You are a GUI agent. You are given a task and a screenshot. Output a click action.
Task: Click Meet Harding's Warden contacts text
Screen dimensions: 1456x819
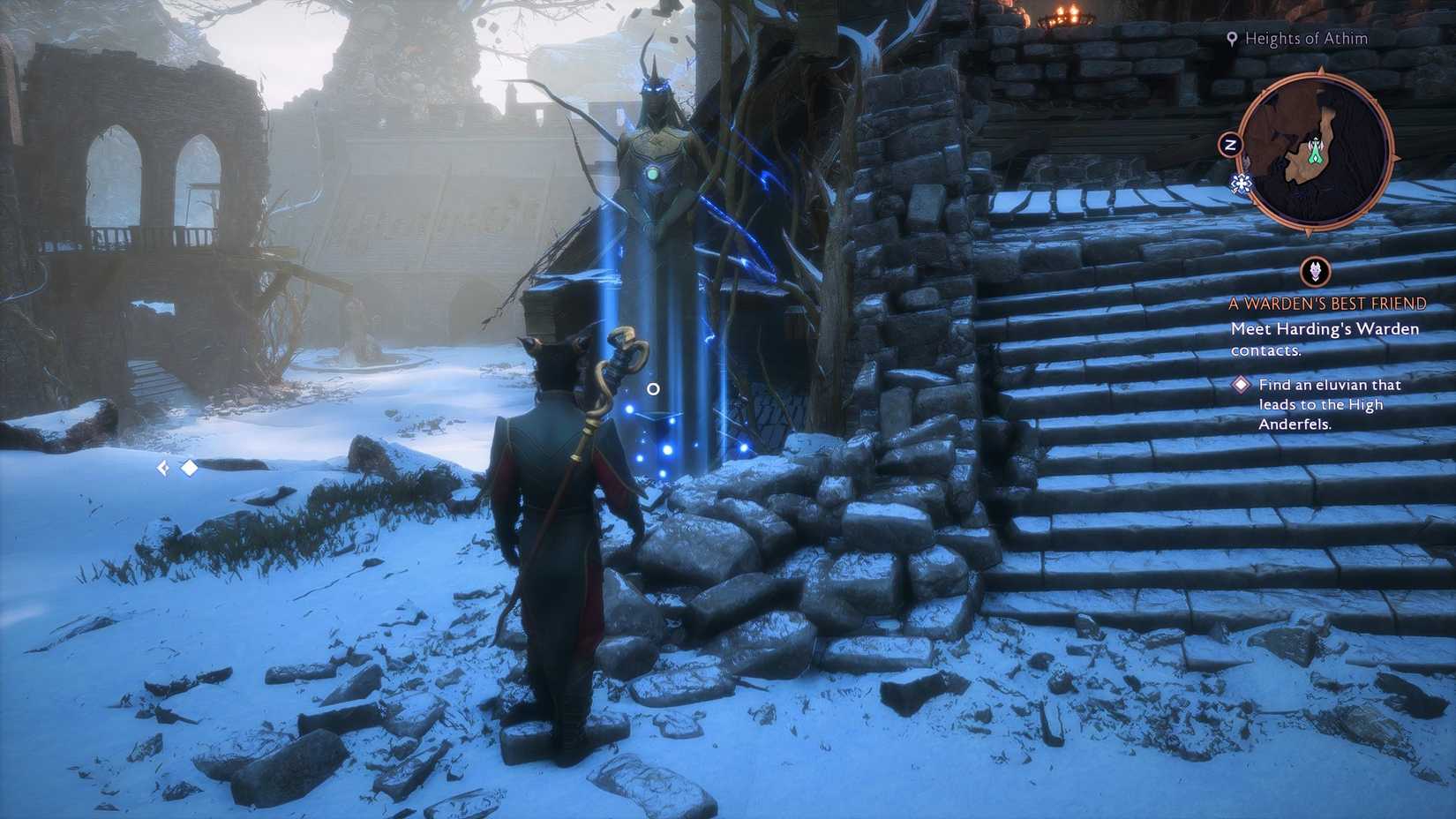[1324, 339]
